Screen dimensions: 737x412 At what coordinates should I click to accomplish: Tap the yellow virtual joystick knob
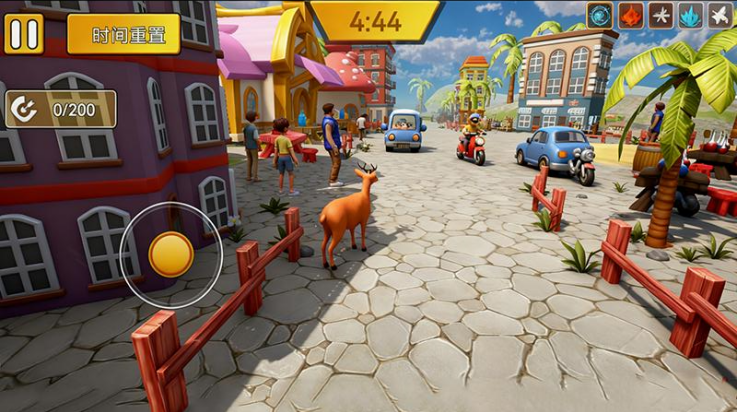coord(171,254)
